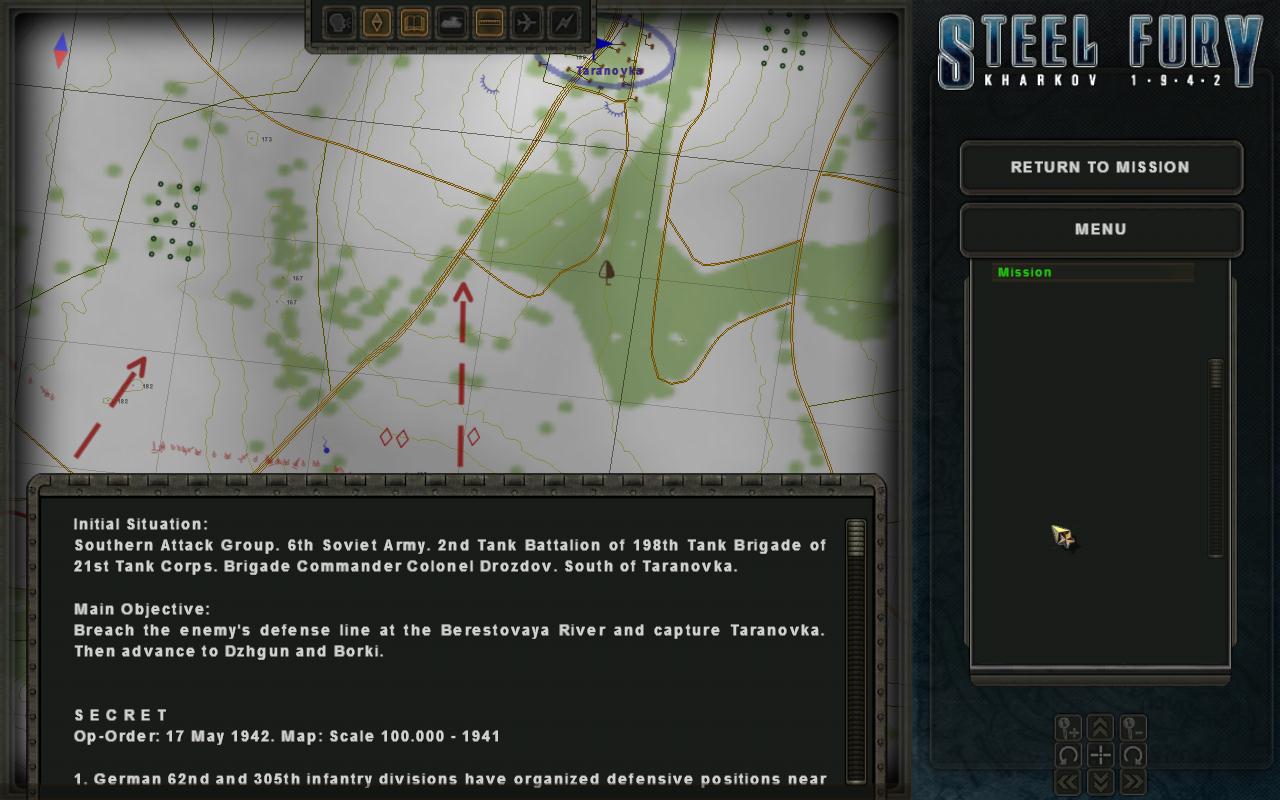
Task: Toggle the compass diamond map icon
Action: [377, 22]
